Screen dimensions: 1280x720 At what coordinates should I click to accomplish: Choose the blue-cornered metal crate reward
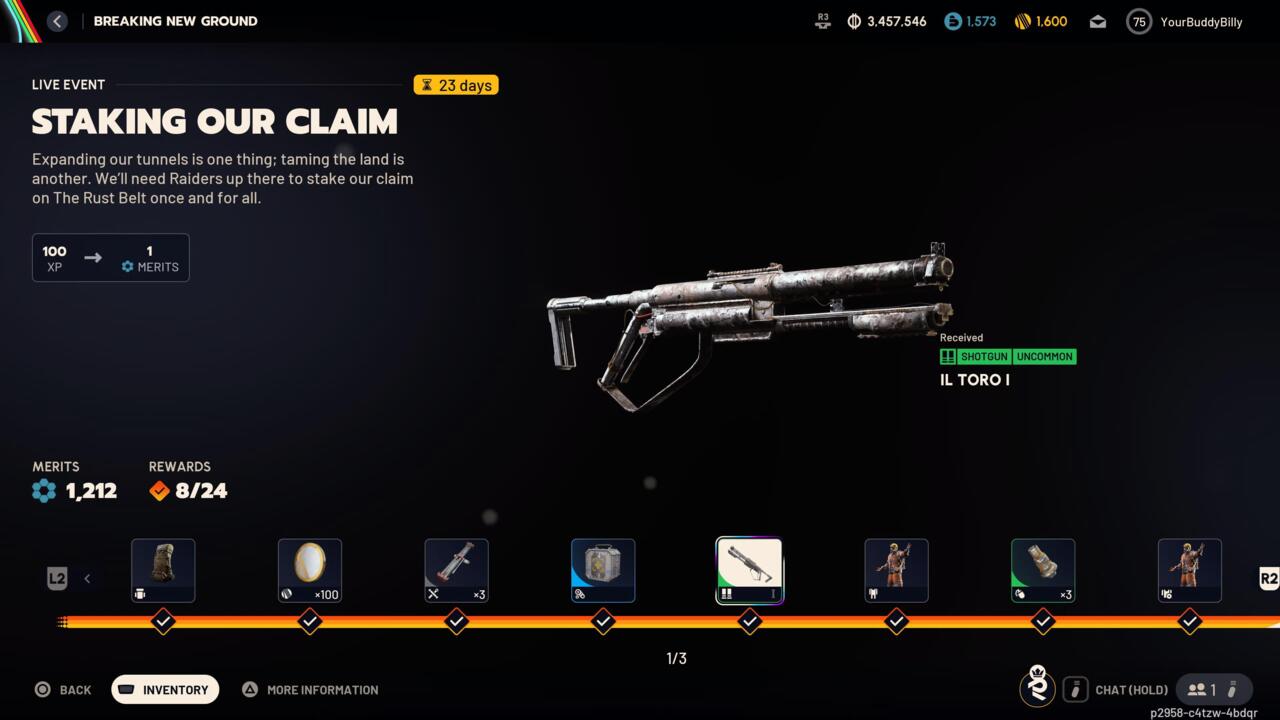pyautogui.click(x=603, y=571)
